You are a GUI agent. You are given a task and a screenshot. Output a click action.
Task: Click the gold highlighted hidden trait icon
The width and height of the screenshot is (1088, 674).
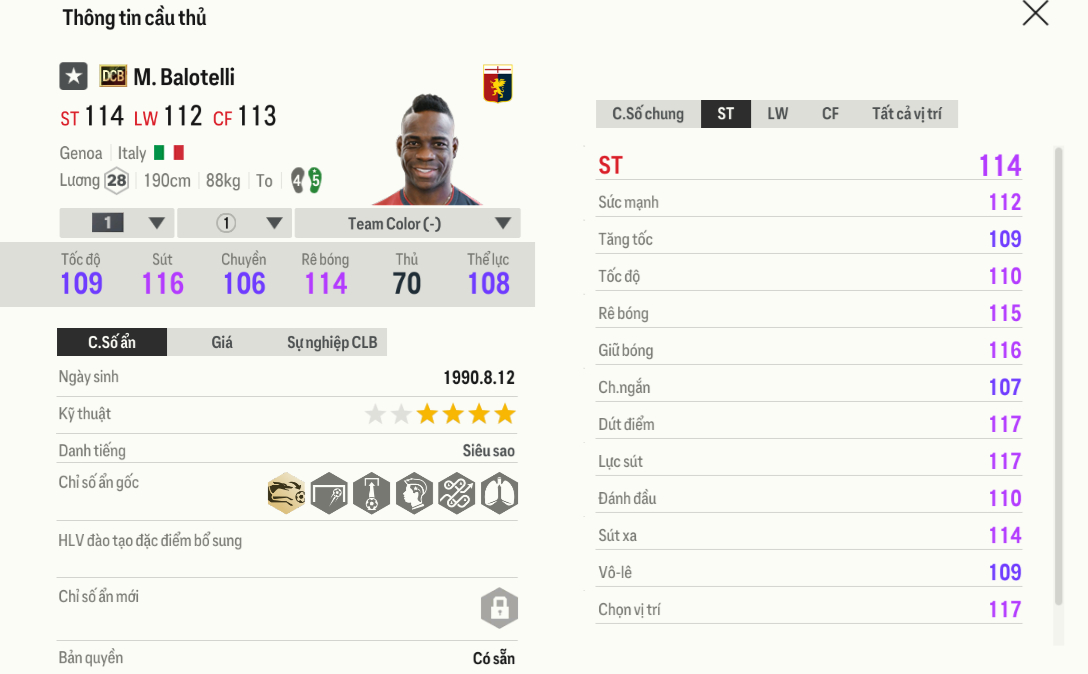click(287, 493)
